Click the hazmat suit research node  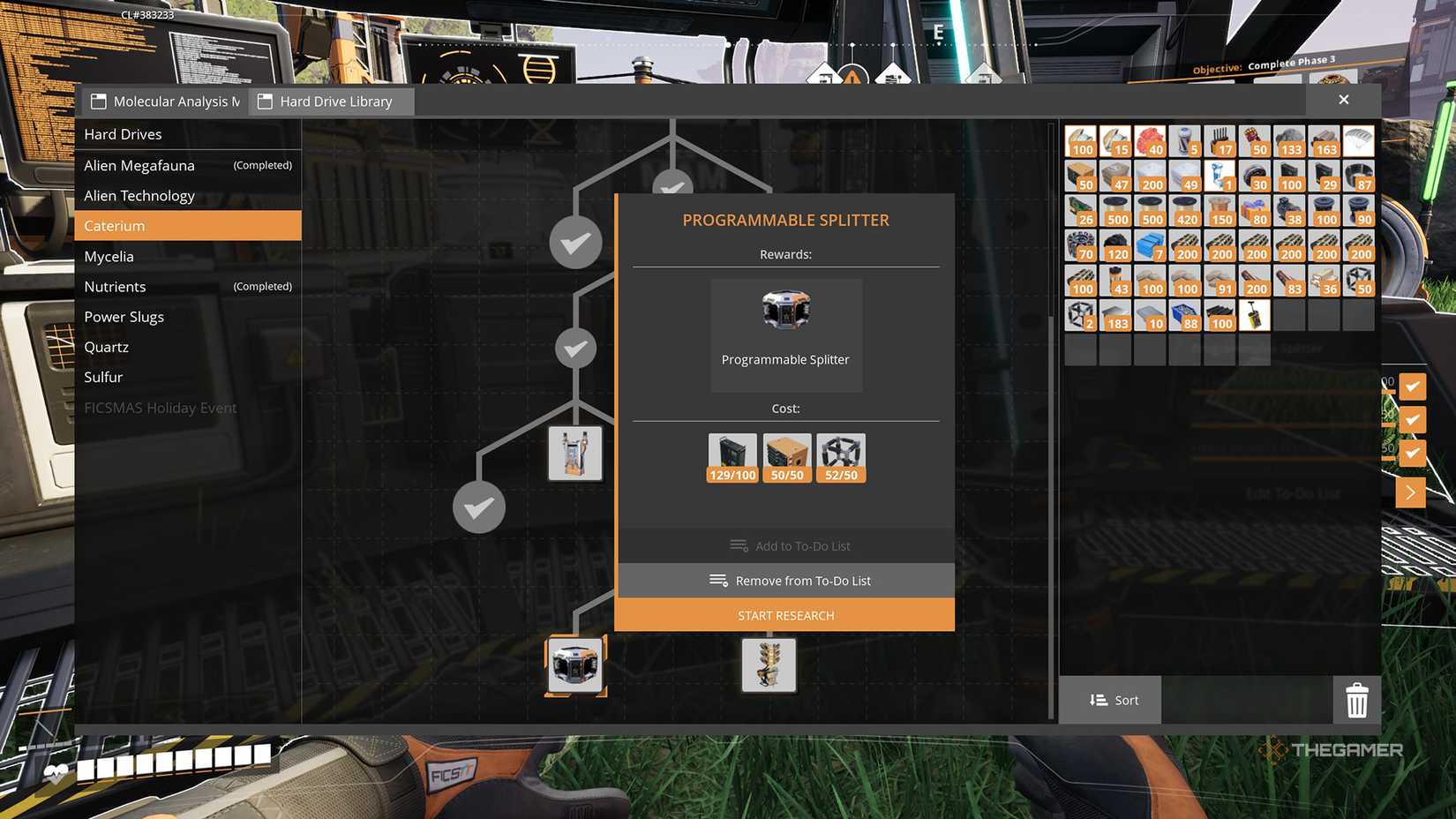(574, 452)
